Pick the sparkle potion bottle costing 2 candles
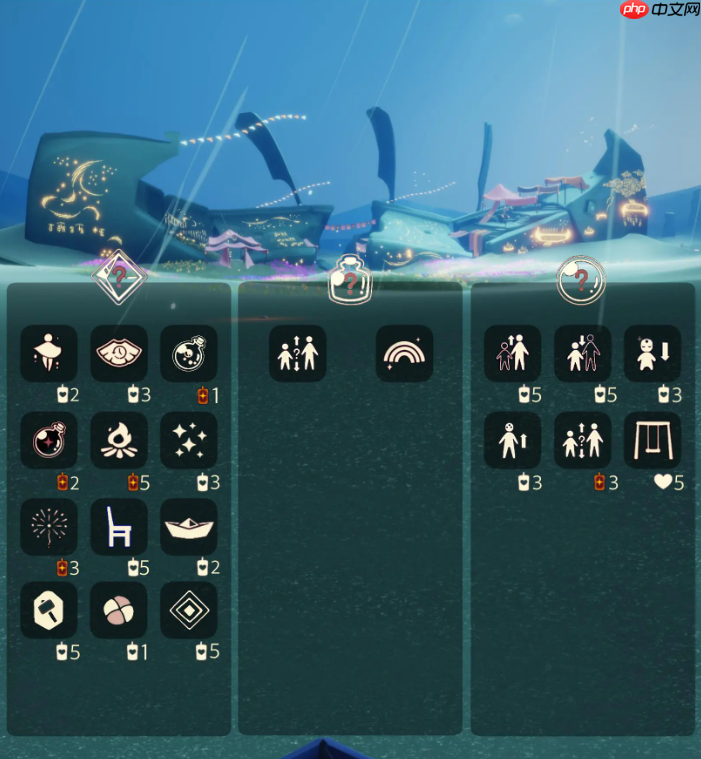701x759 pixels. (49, 440)
